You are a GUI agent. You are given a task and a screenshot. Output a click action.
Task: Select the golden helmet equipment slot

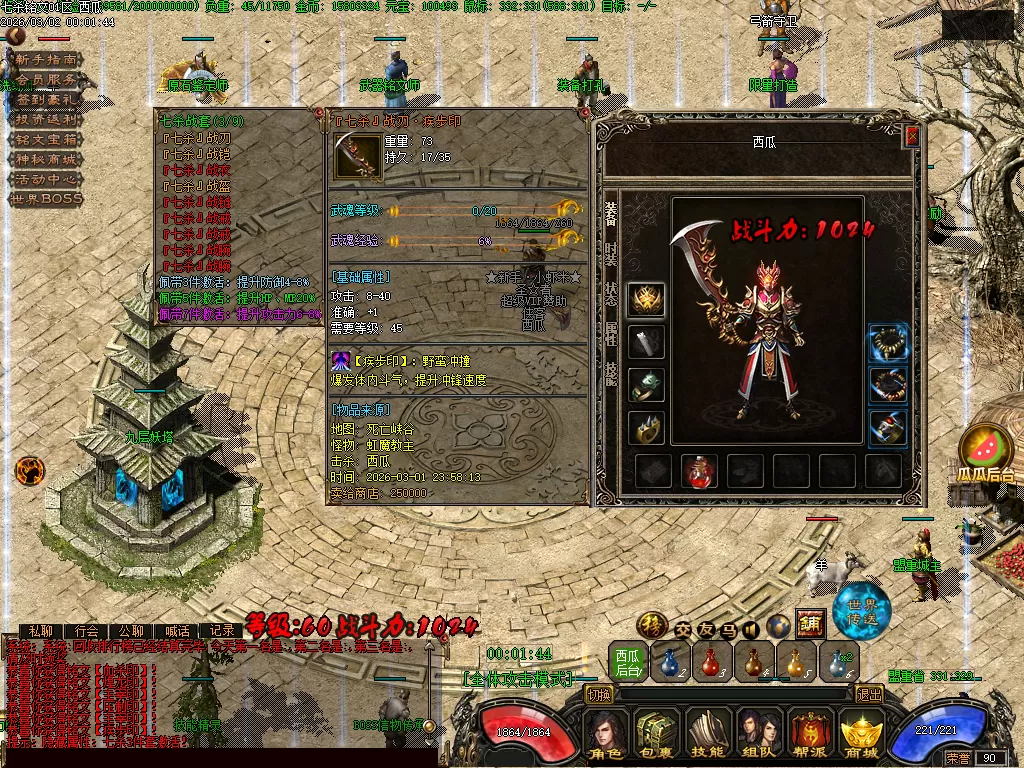646,299
